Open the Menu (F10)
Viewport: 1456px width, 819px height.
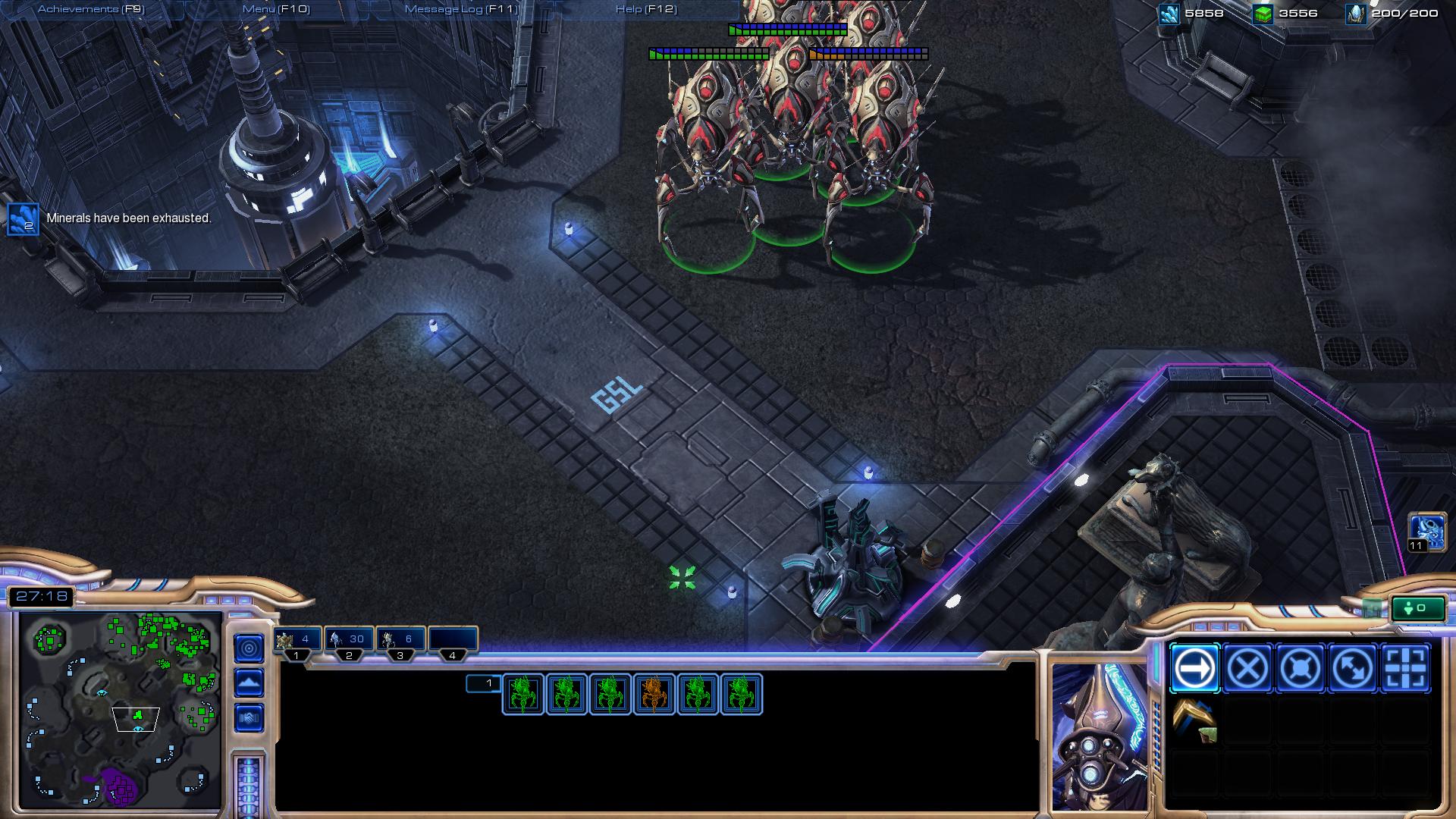[276, 9]
